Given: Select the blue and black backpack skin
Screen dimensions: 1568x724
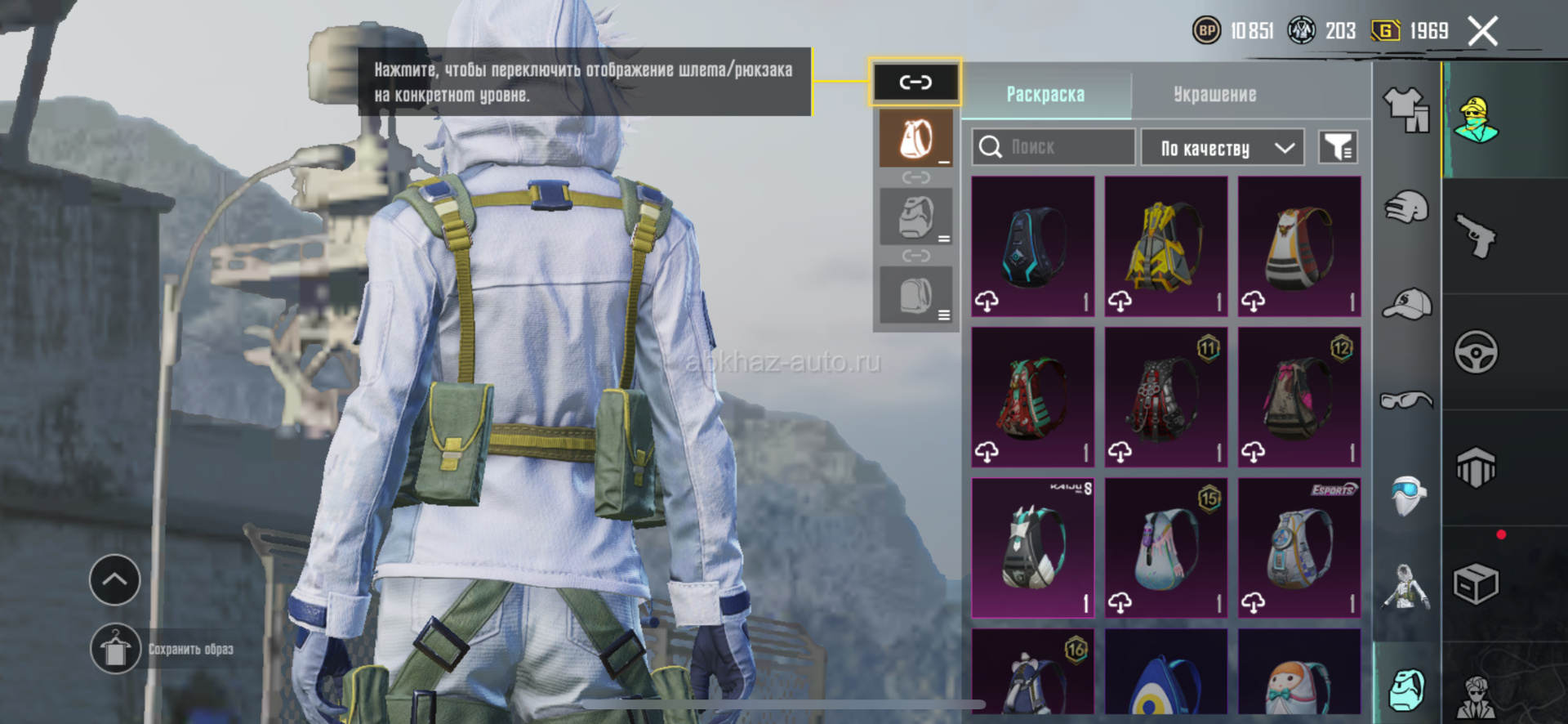Looking at the screenshot, I should (1032, 246).
